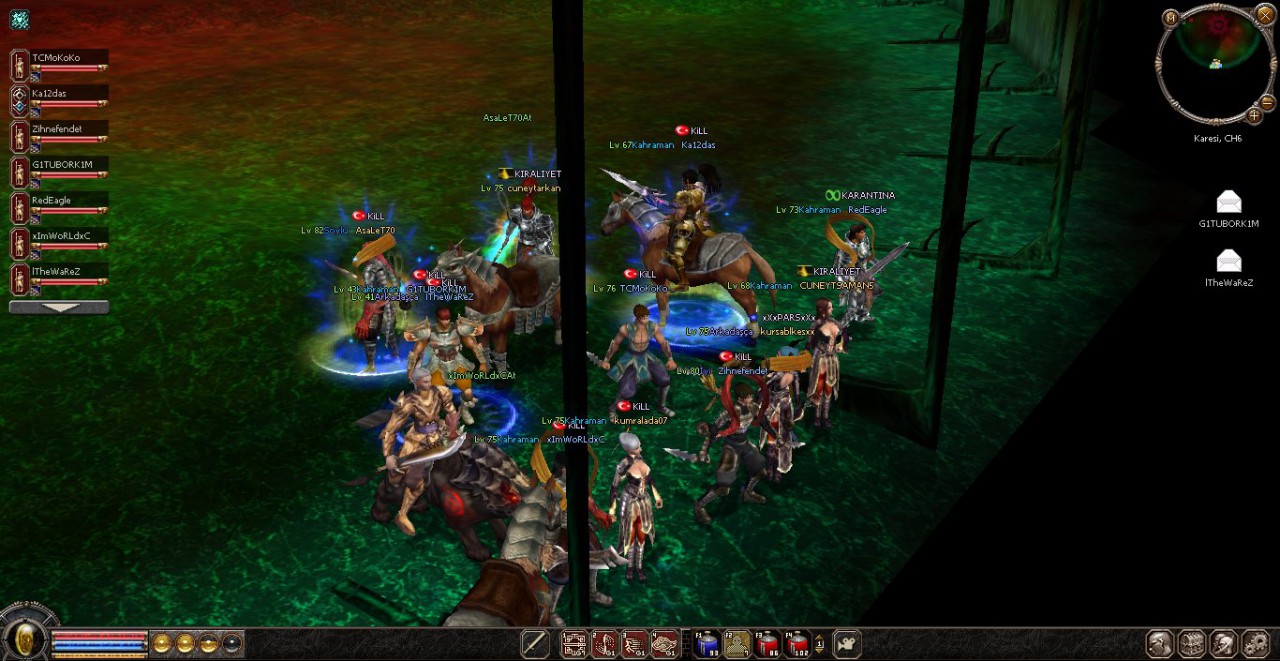The height and width of the screenshot is (661, 1280).
Task: Close the minimap with the X button
Action: click(x=1266, y=17)
